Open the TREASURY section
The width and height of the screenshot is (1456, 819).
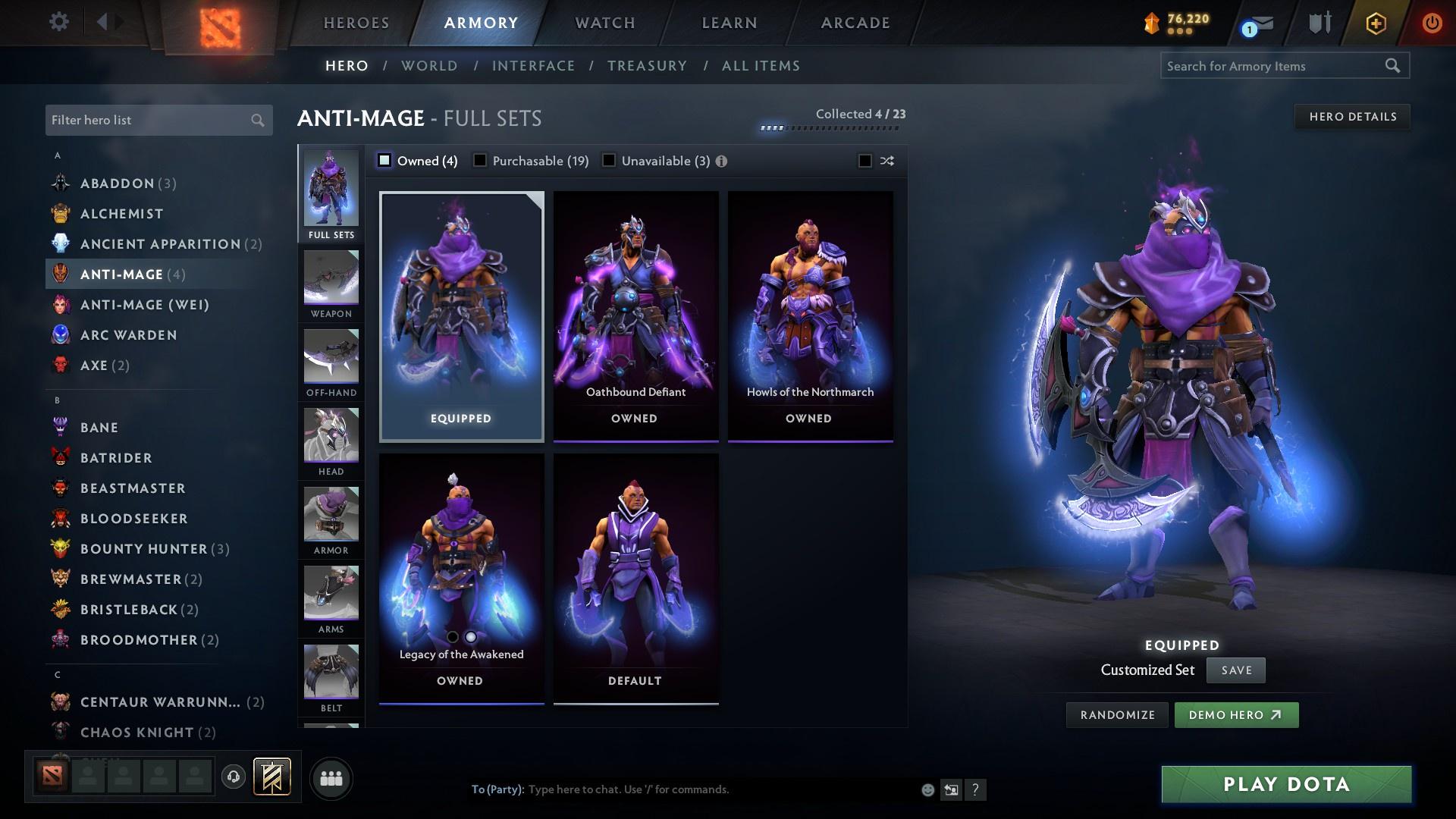tap(647, 66)
